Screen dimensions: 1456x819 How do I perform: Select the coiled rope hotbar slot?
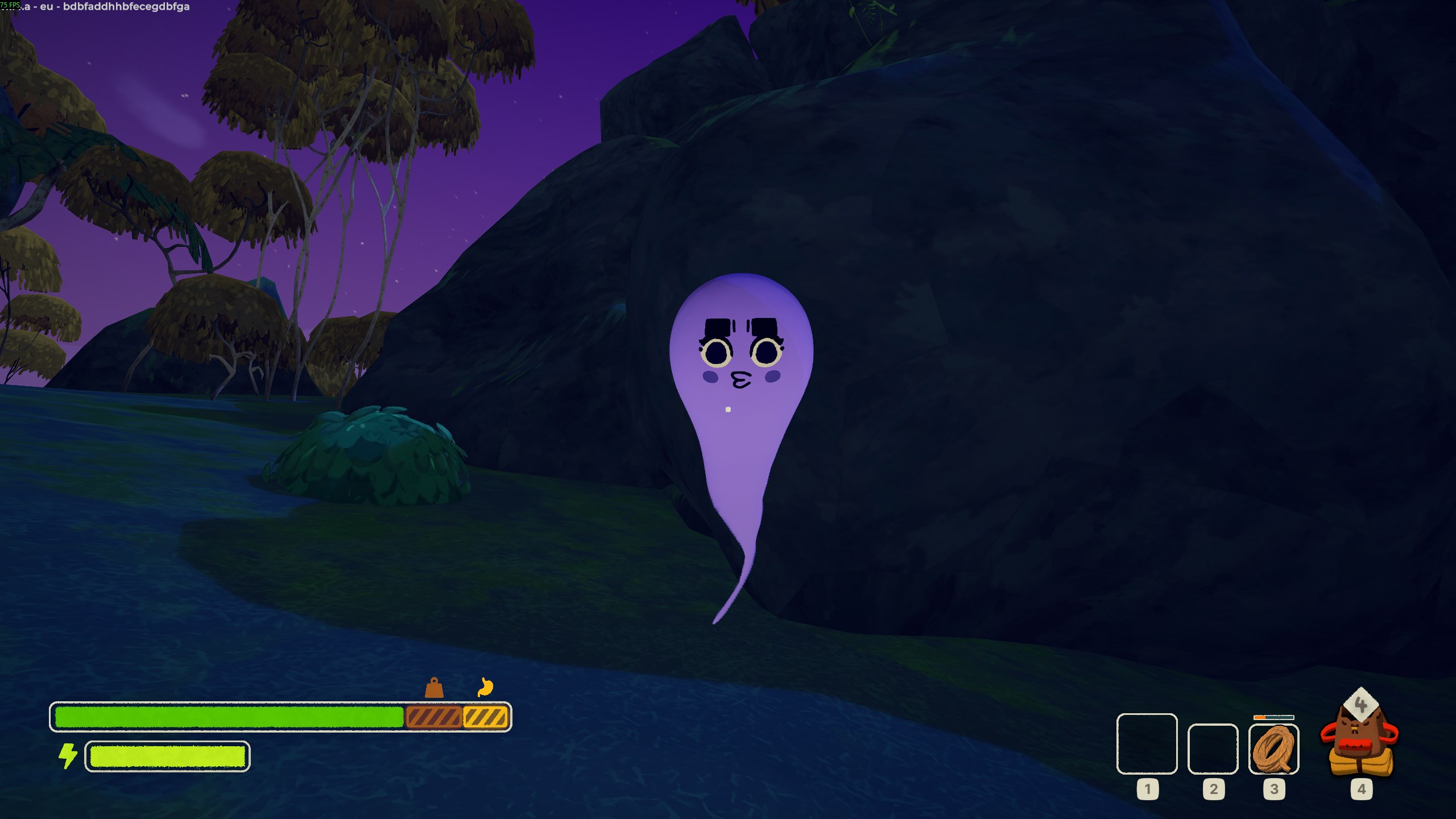click(x=1273, y=749)
